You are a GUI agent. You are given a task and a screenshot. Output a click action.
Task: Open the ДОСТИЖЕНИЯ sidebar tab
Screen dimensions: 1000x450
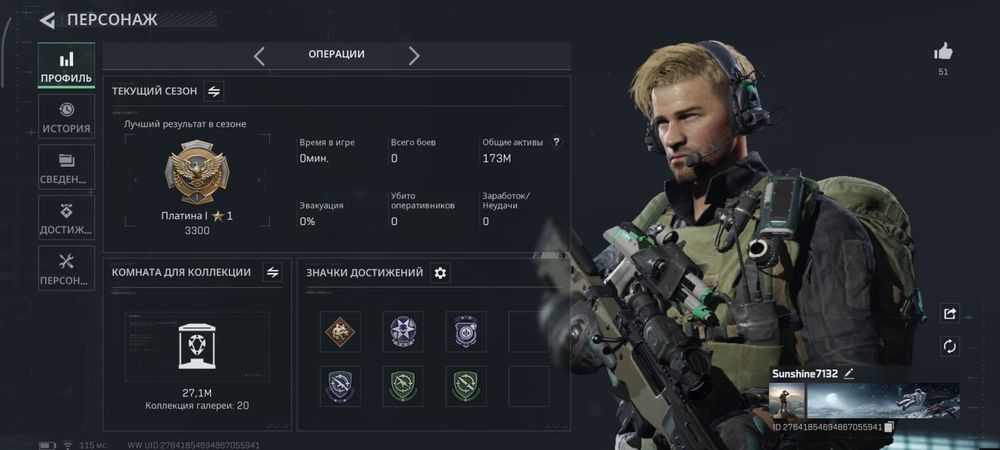tap(66, 217)
